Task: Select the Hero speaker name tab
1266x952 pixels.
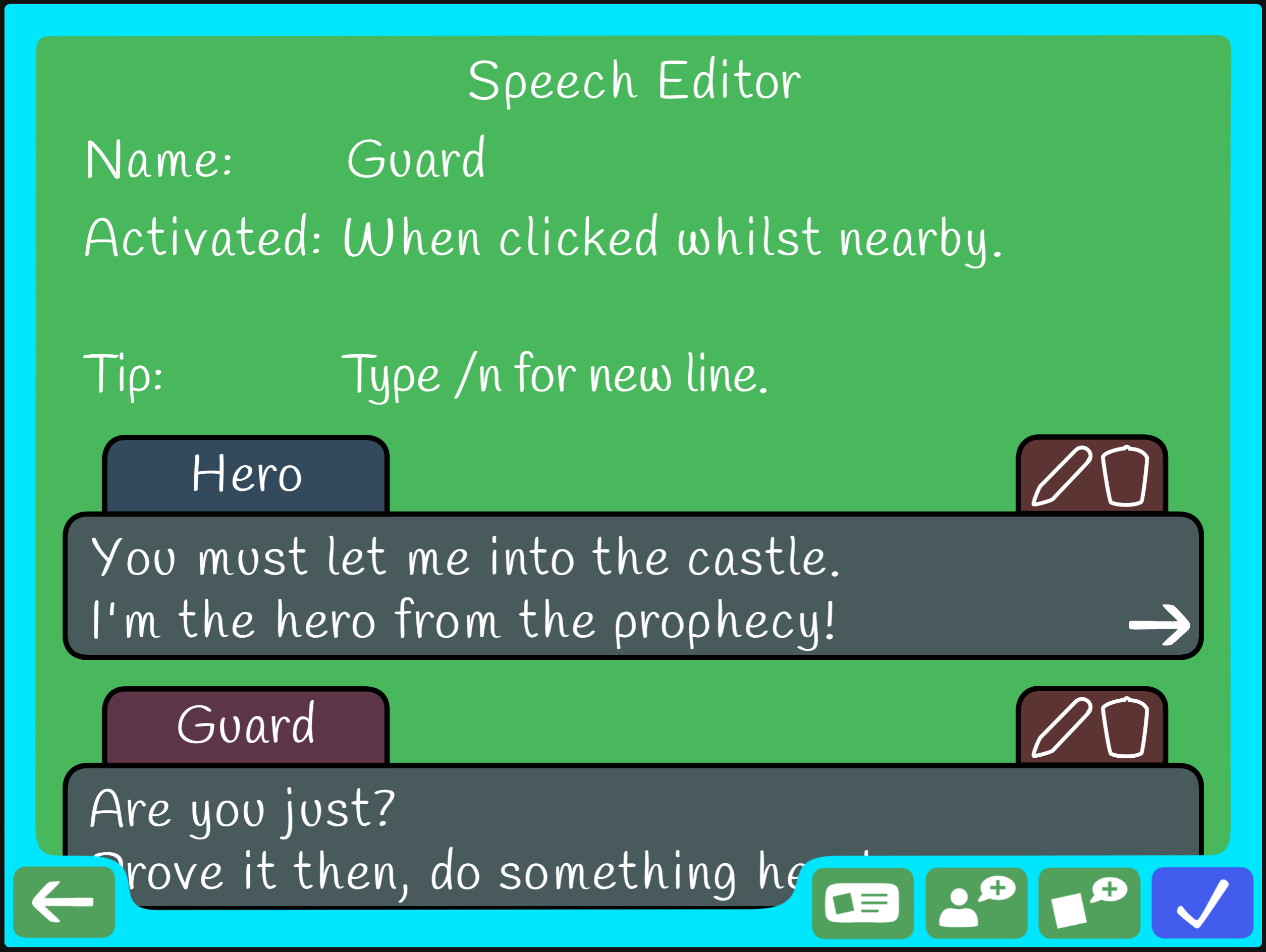Action: tap(246, 474)
